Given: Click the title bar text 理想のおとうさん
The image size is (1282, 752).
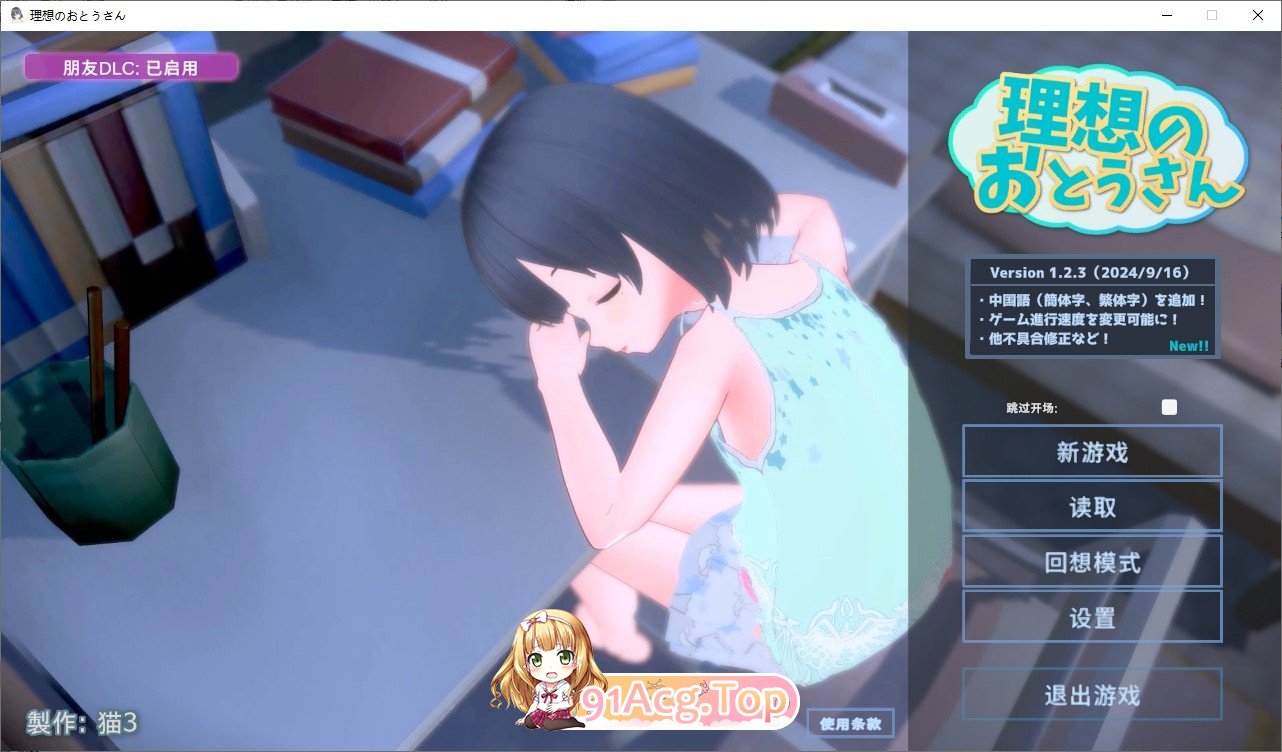Looking at the screenshot, I should click(x=78, y=15).
